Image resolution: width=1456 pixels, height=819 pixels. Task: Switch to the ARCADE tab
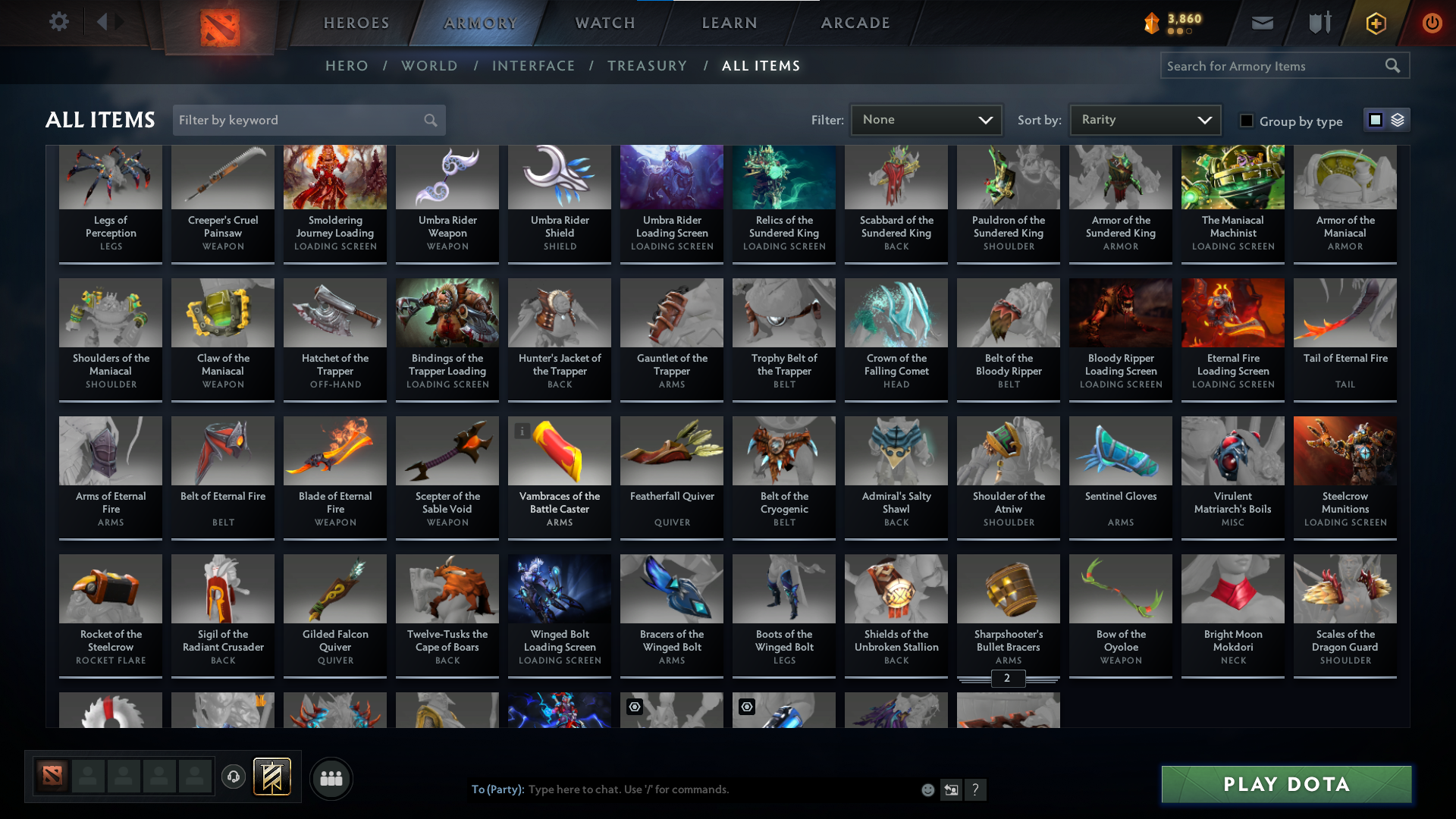pos(855,23)
